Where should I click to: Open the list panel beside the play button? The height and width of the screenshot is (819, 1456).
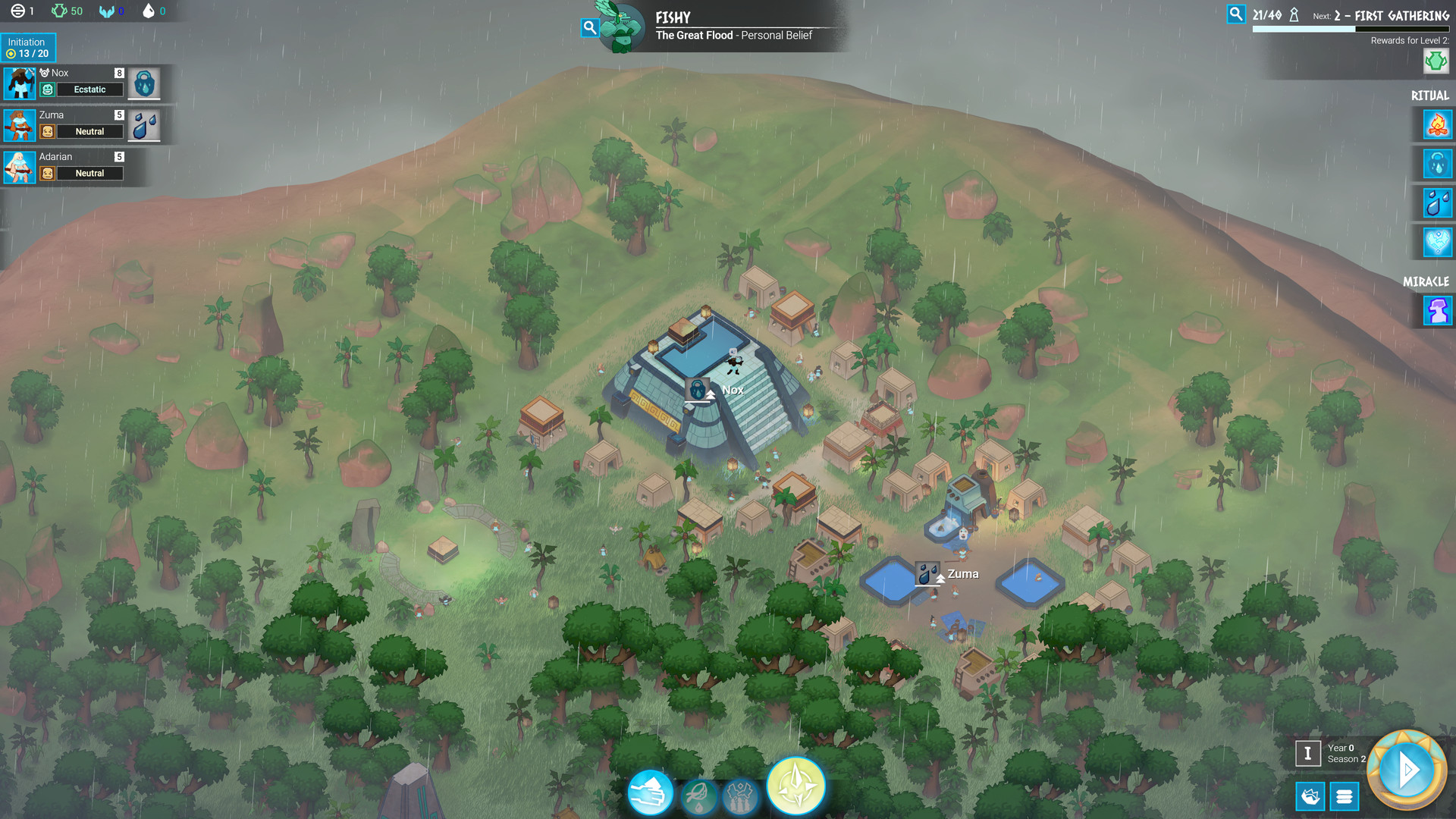[1345, 797]
